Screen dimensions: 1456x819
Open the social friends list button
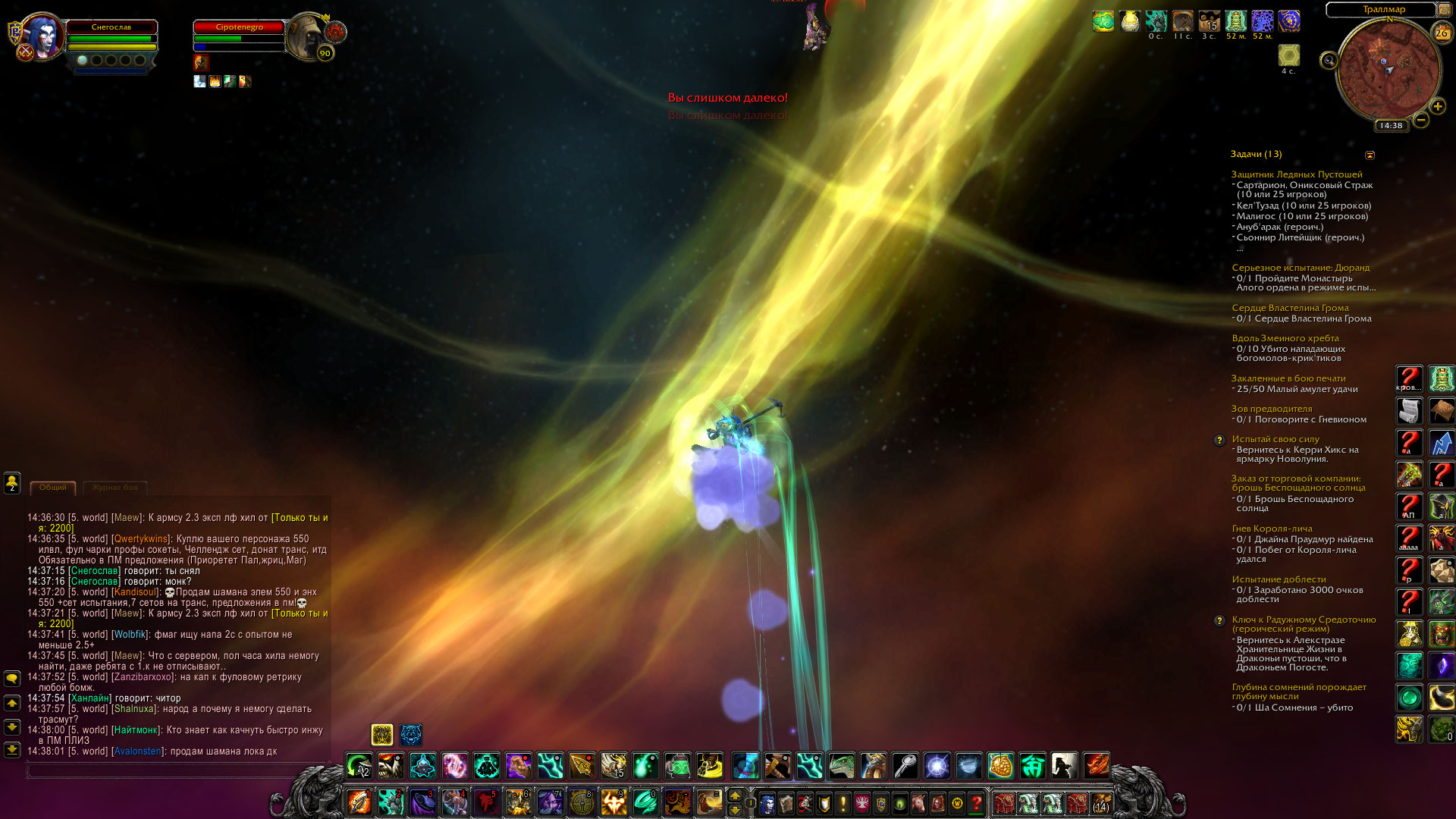point(12,482)
